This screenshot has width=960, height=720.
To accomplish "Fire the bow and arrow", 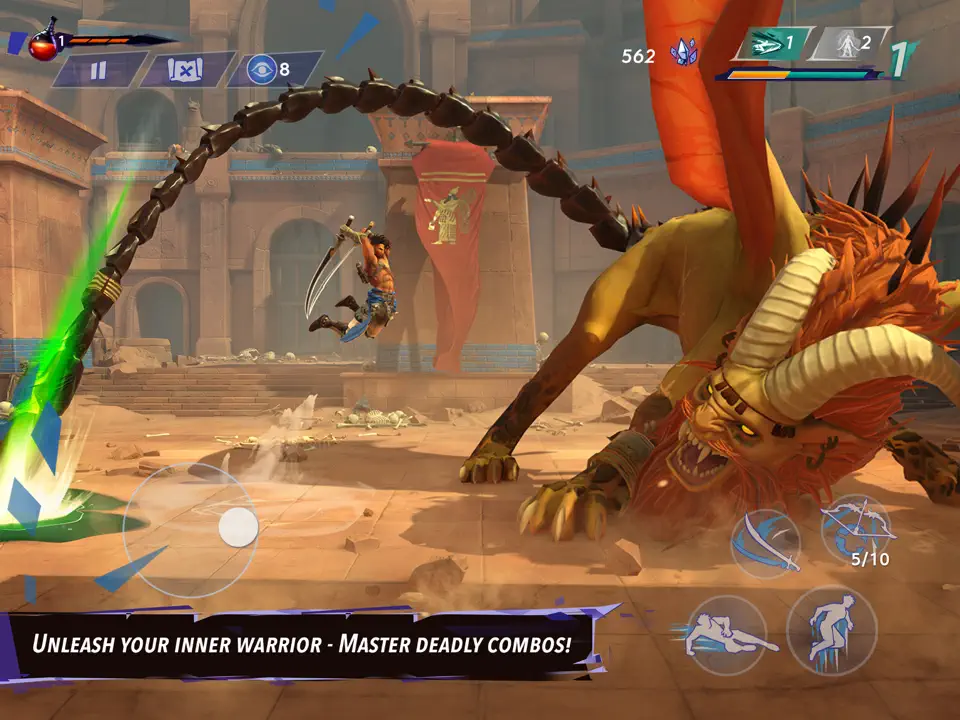I will click(856, 528).
